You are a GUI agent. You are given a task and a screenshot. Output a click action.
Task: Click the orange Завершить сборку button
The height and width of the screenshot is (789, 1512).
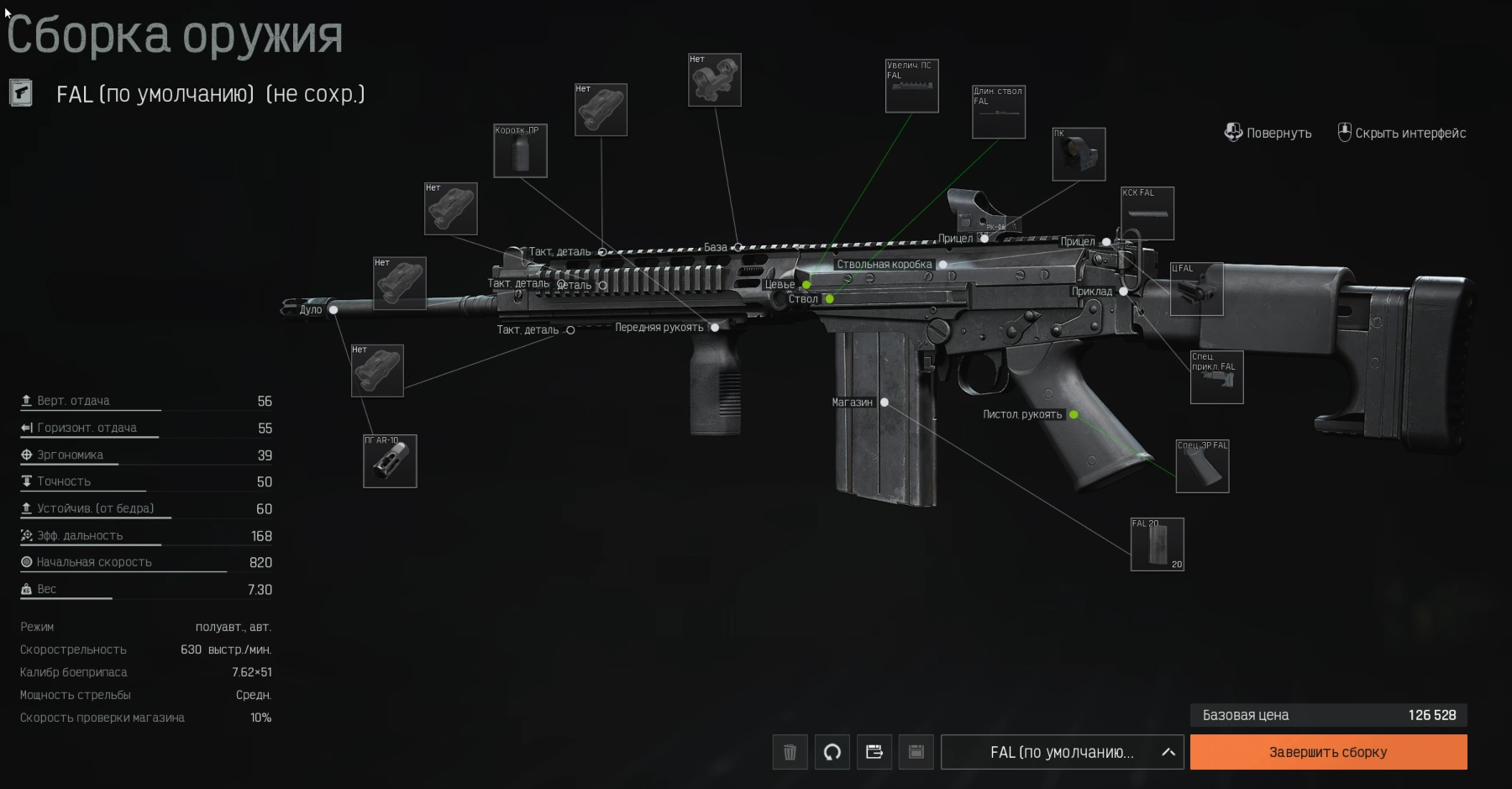pos(1328,752)
